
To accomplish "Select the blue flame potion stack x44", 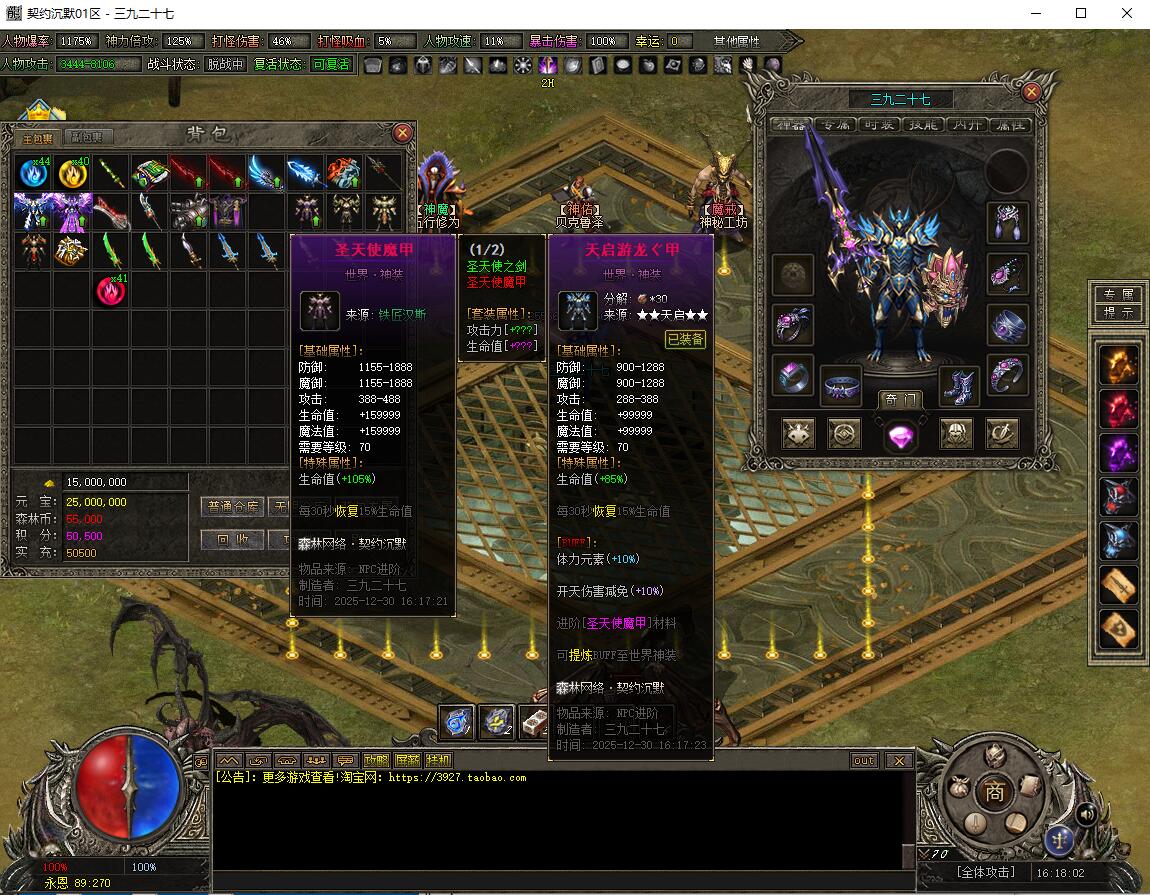I will [33, 172].
